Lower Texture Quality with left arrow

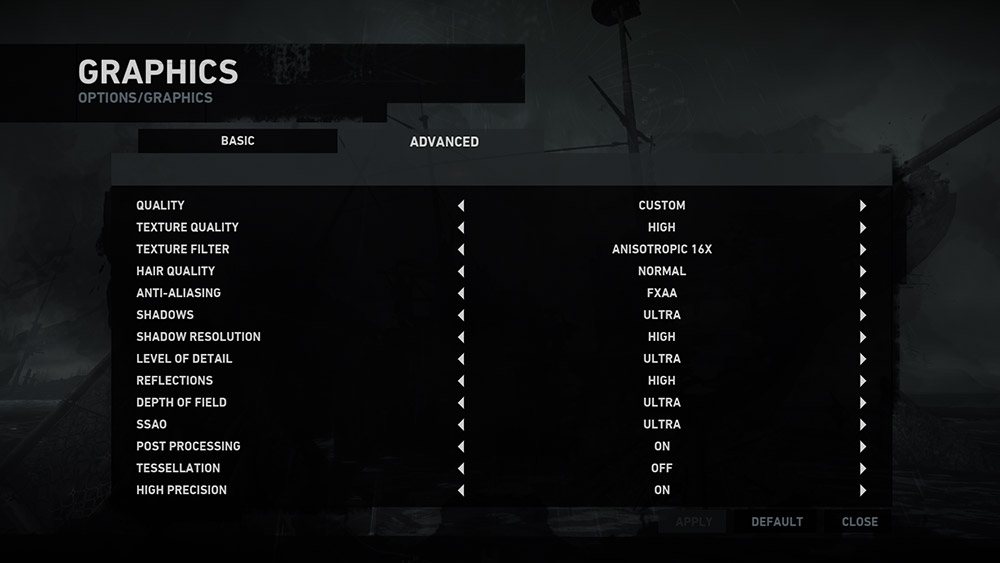pyautogui.click(x=461, y=228)
